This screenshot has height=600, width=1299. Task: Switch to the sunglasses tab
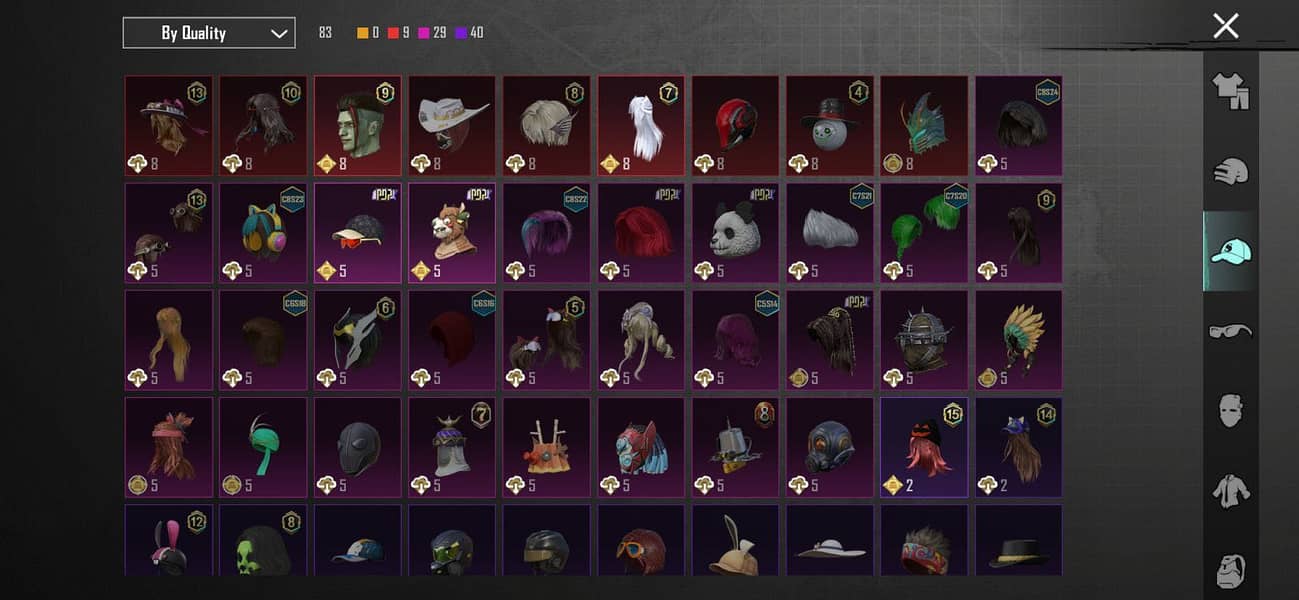(1230, 331)
